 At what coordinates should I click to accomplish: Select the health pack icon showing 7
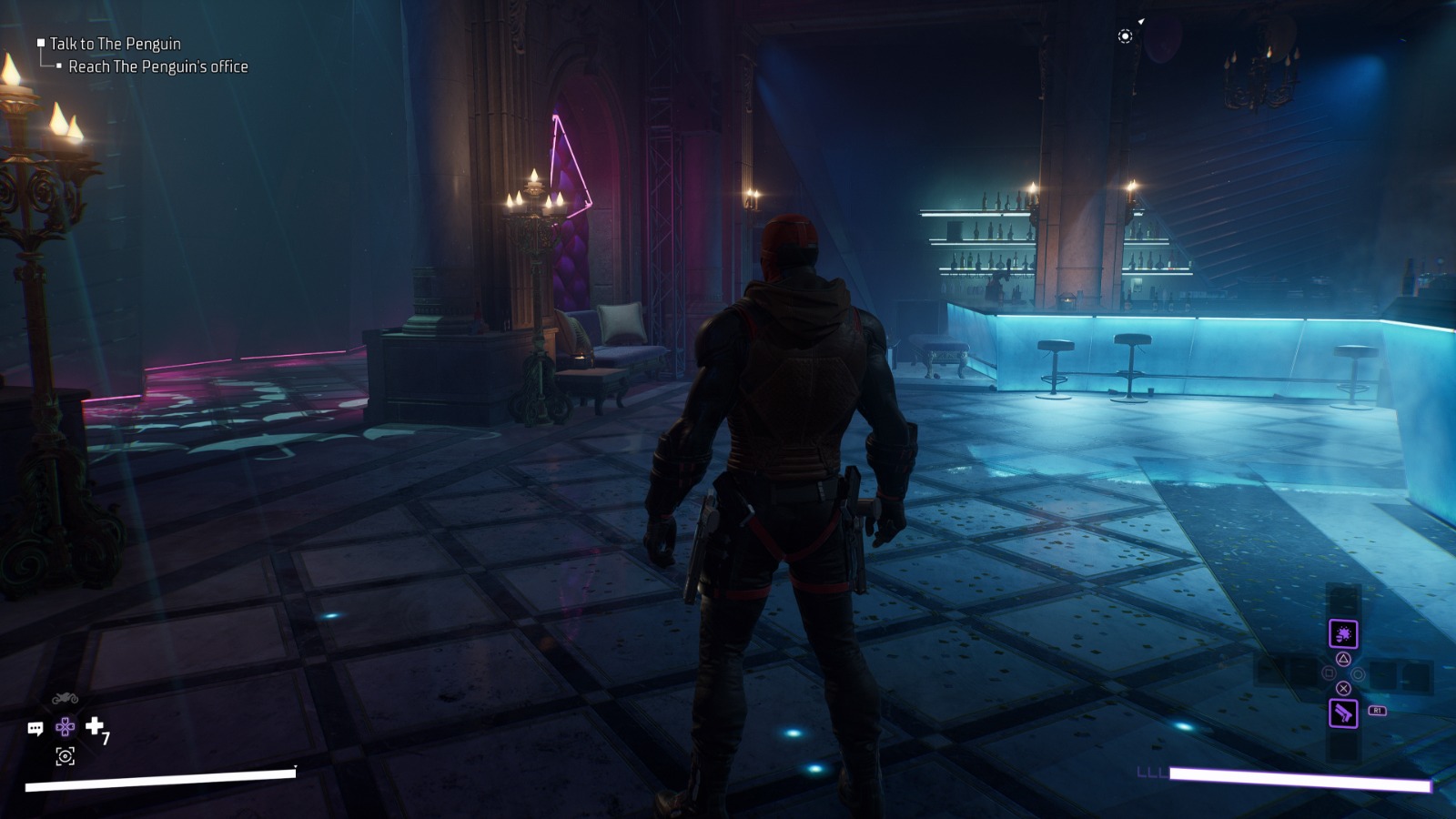click(95, 726)
